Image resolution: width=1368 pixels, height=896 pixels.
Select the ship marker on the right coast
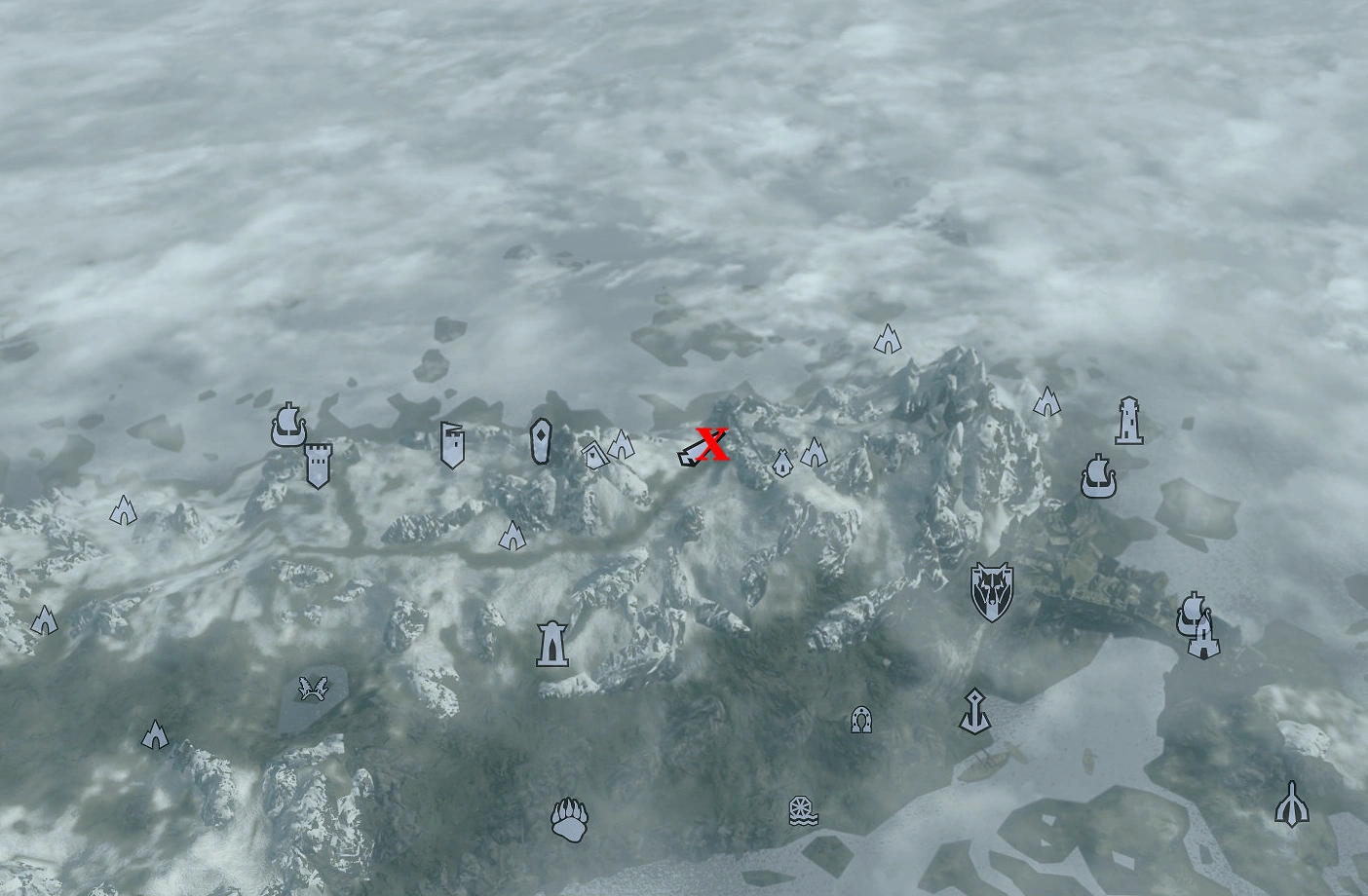(x=1099, y=476)
